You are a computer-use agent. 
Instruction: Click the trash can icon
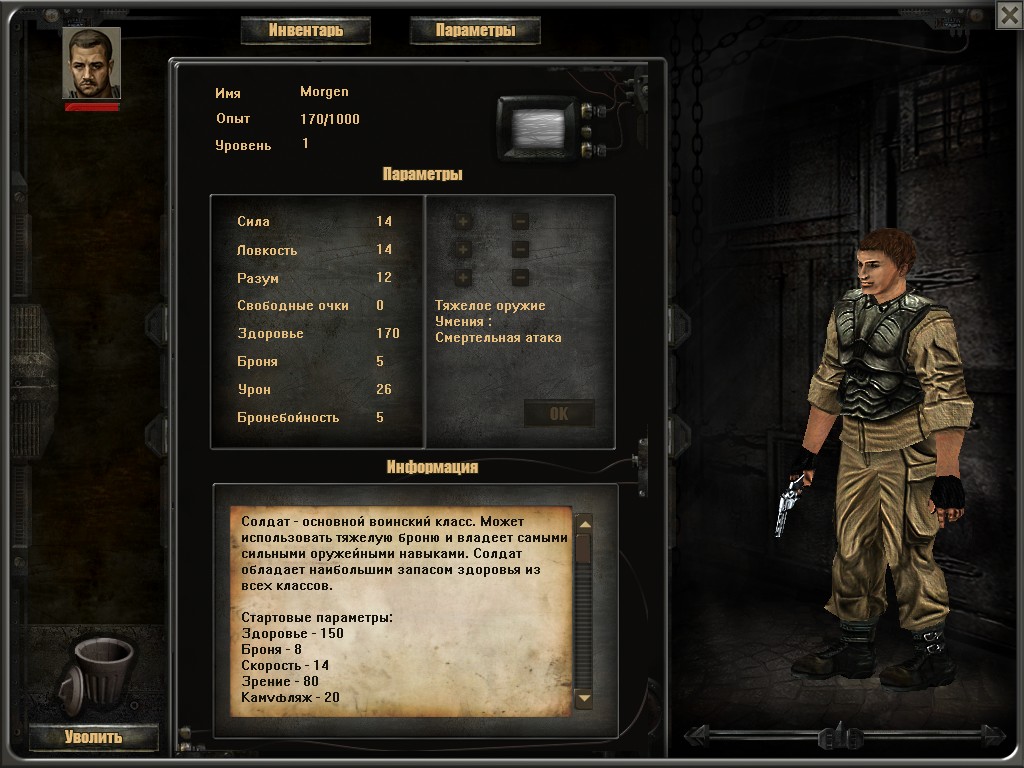coord(100,671)
